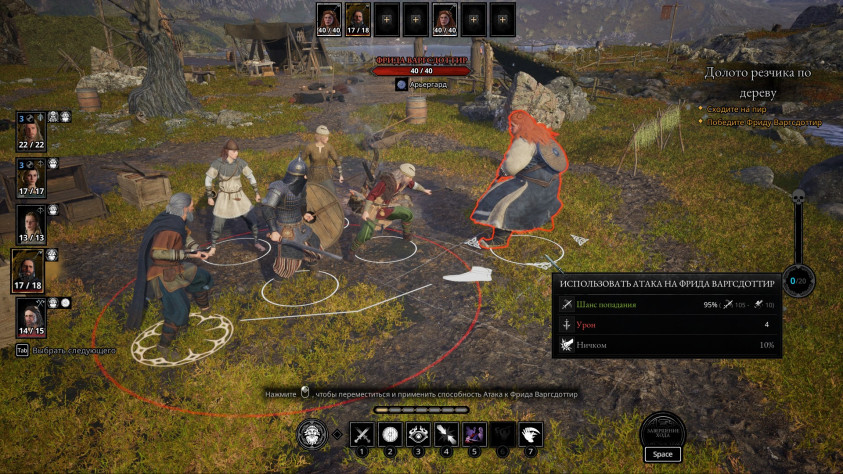843x474 pixels.
Task: Activate the purple figure ability
Action: coord(475,435)
